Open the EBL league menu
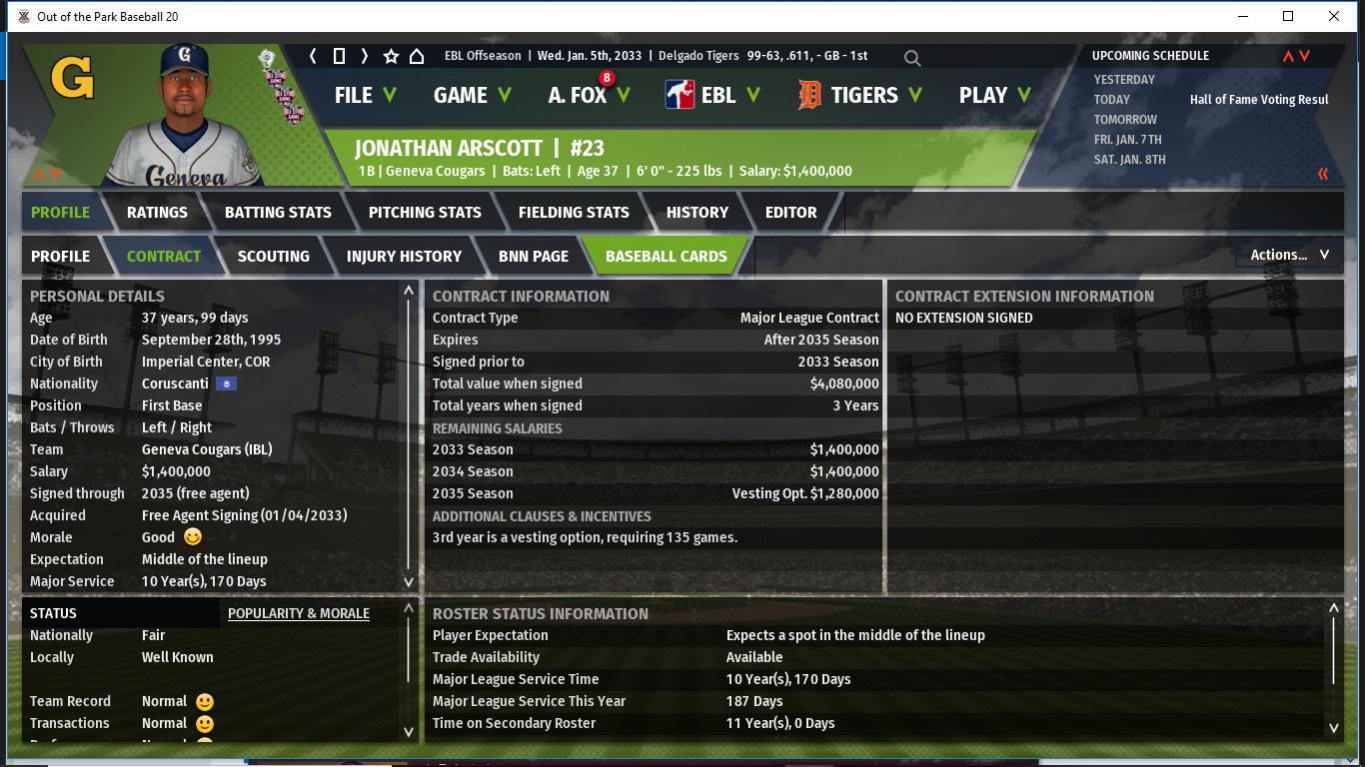This screenshot has height=767, width=1365. 712,95
